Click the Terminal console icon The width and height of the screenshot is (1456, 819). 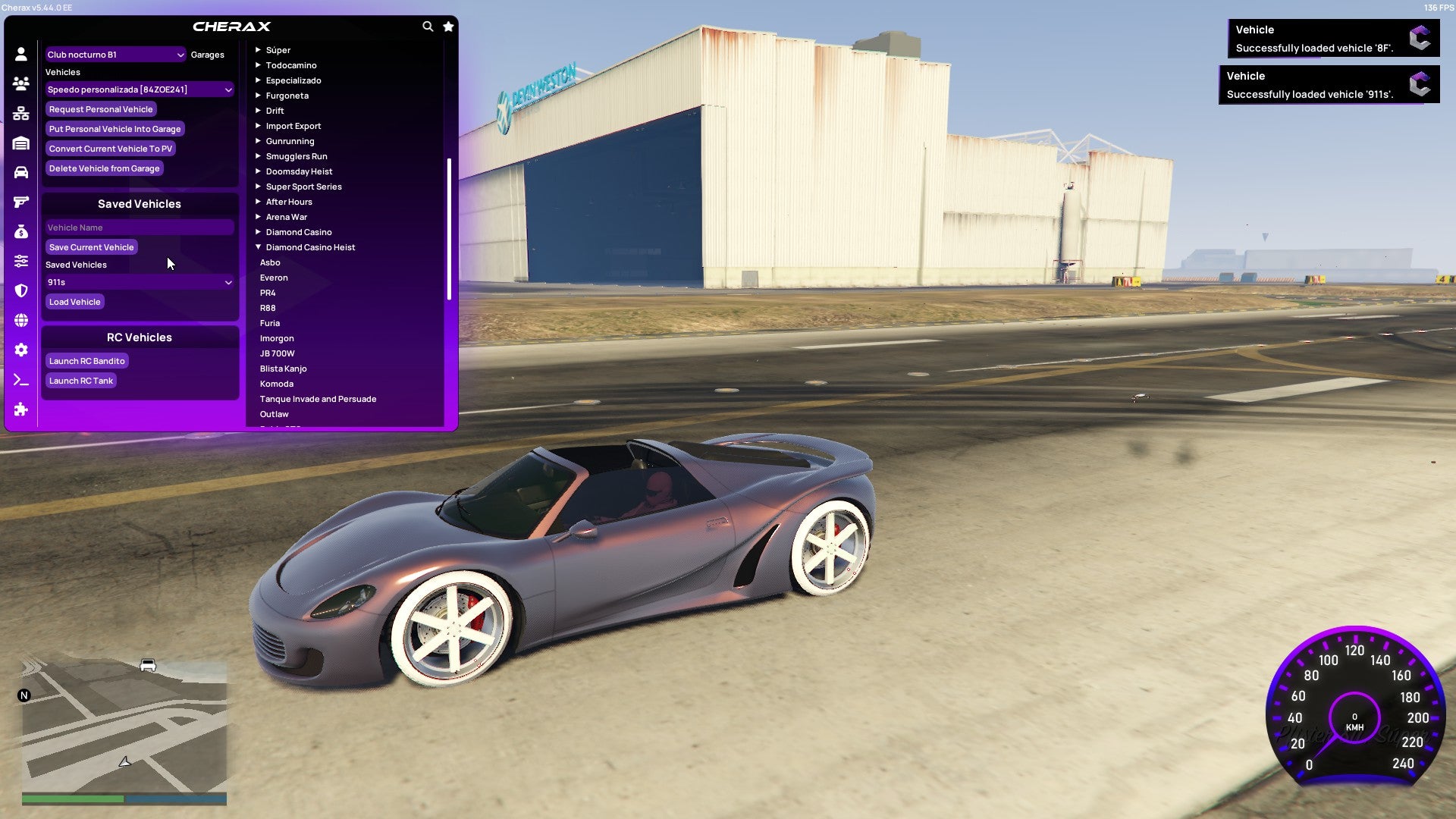point(20,380)
